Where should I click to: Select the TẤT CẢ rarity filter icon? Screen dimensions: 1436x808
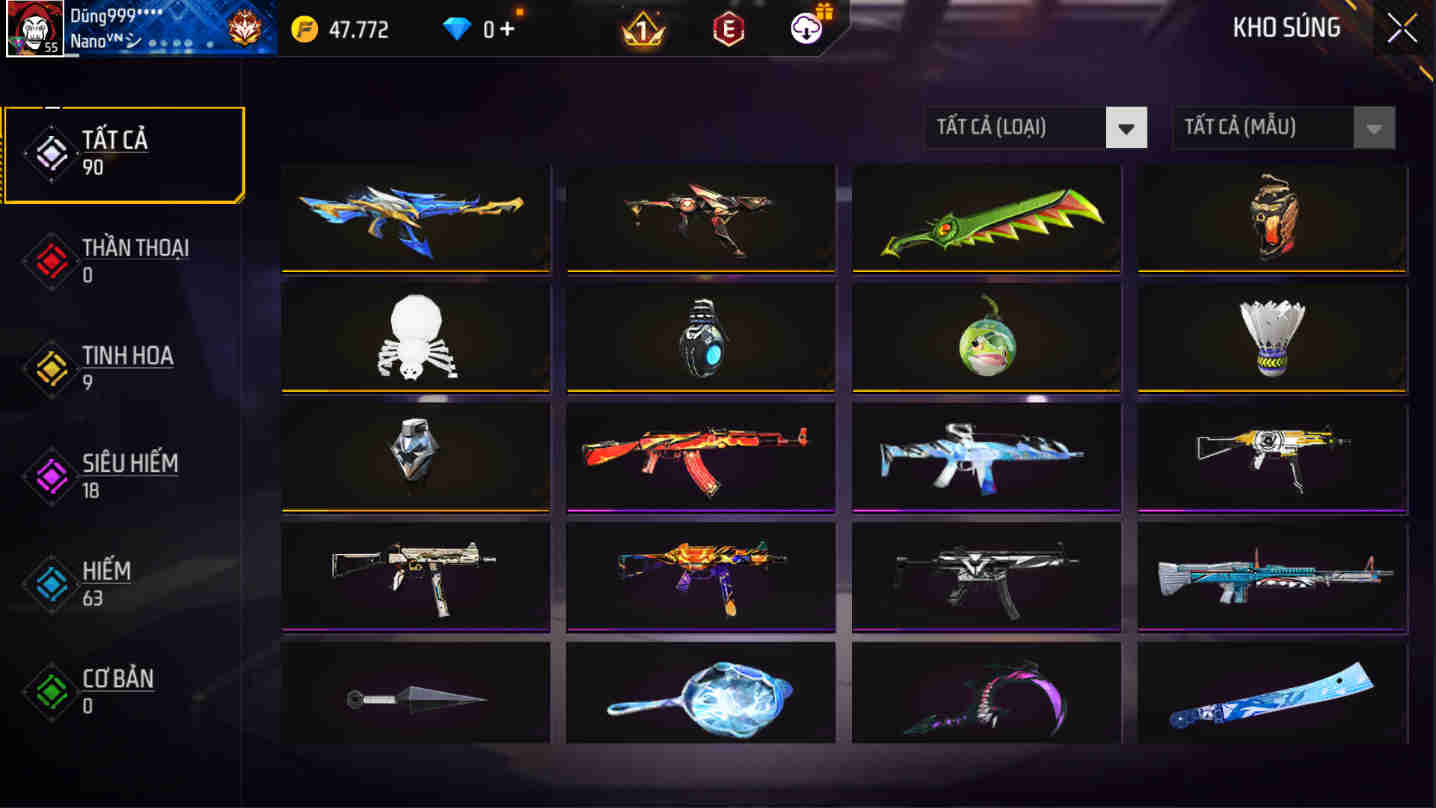coord(50,153)
